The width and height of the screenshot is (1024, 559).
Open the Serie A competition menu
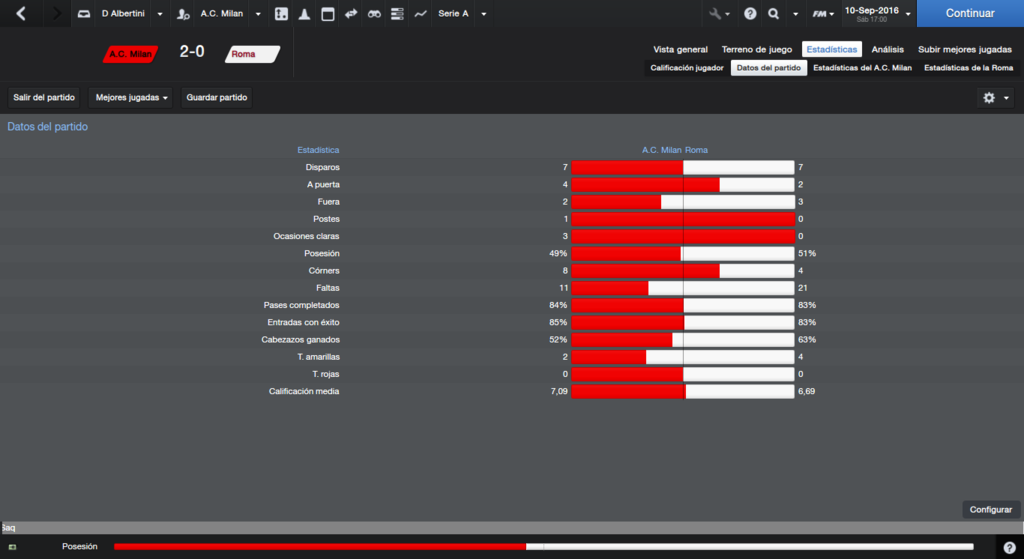tap(462, 14)
